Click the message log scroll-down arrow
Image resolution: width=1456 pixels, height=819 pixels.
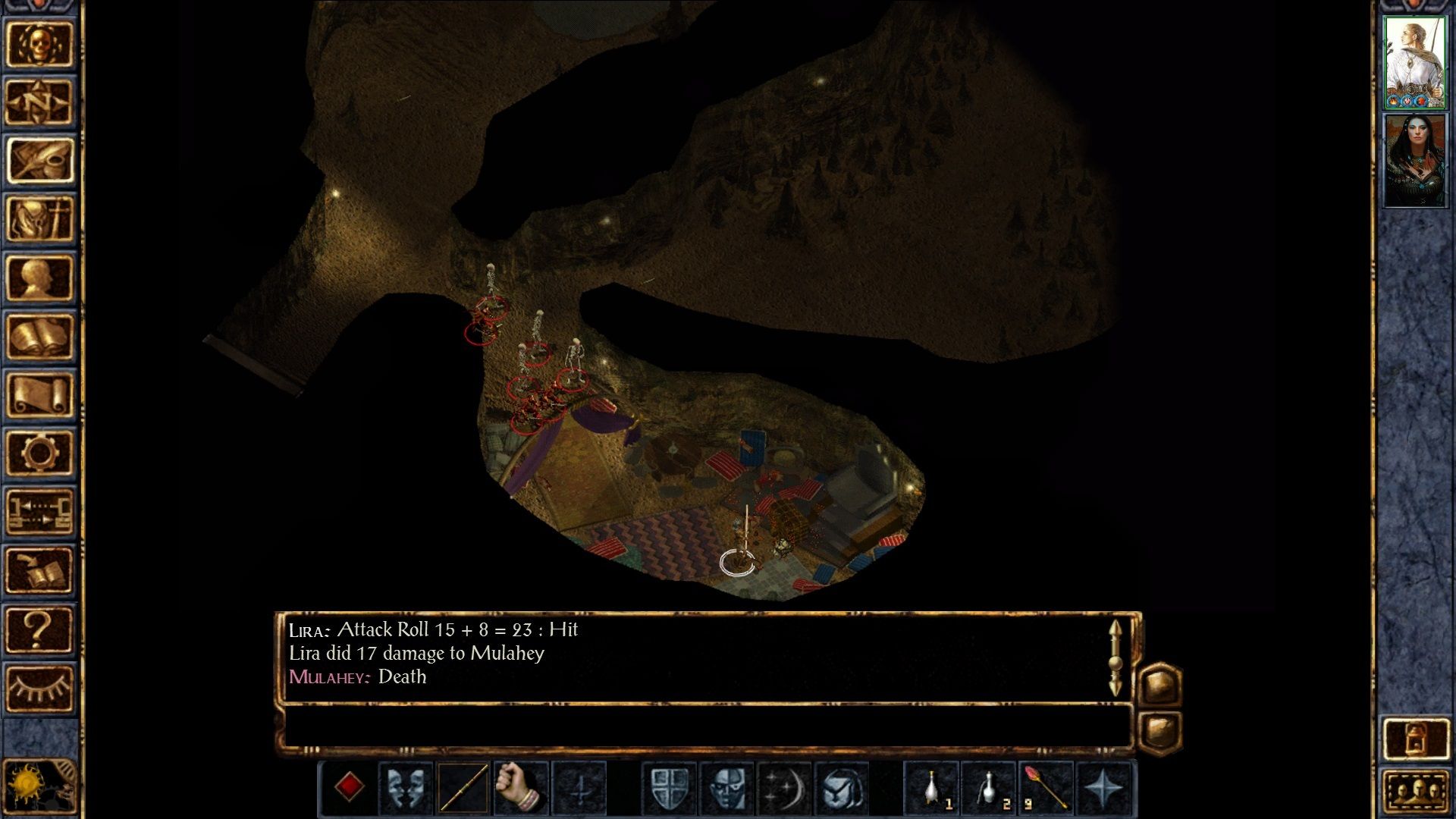pyautogui.click(x=1115, y=686)
